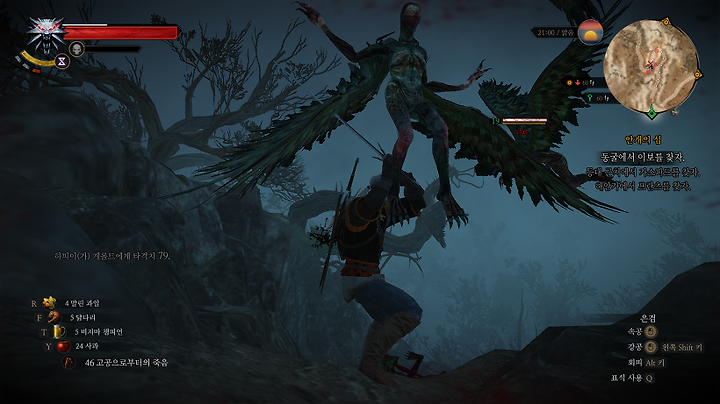The height and width of the screenshot is (404, 720).
Task: Click the green quest marker on the minimap edge
Action: (x=652, y=111)
